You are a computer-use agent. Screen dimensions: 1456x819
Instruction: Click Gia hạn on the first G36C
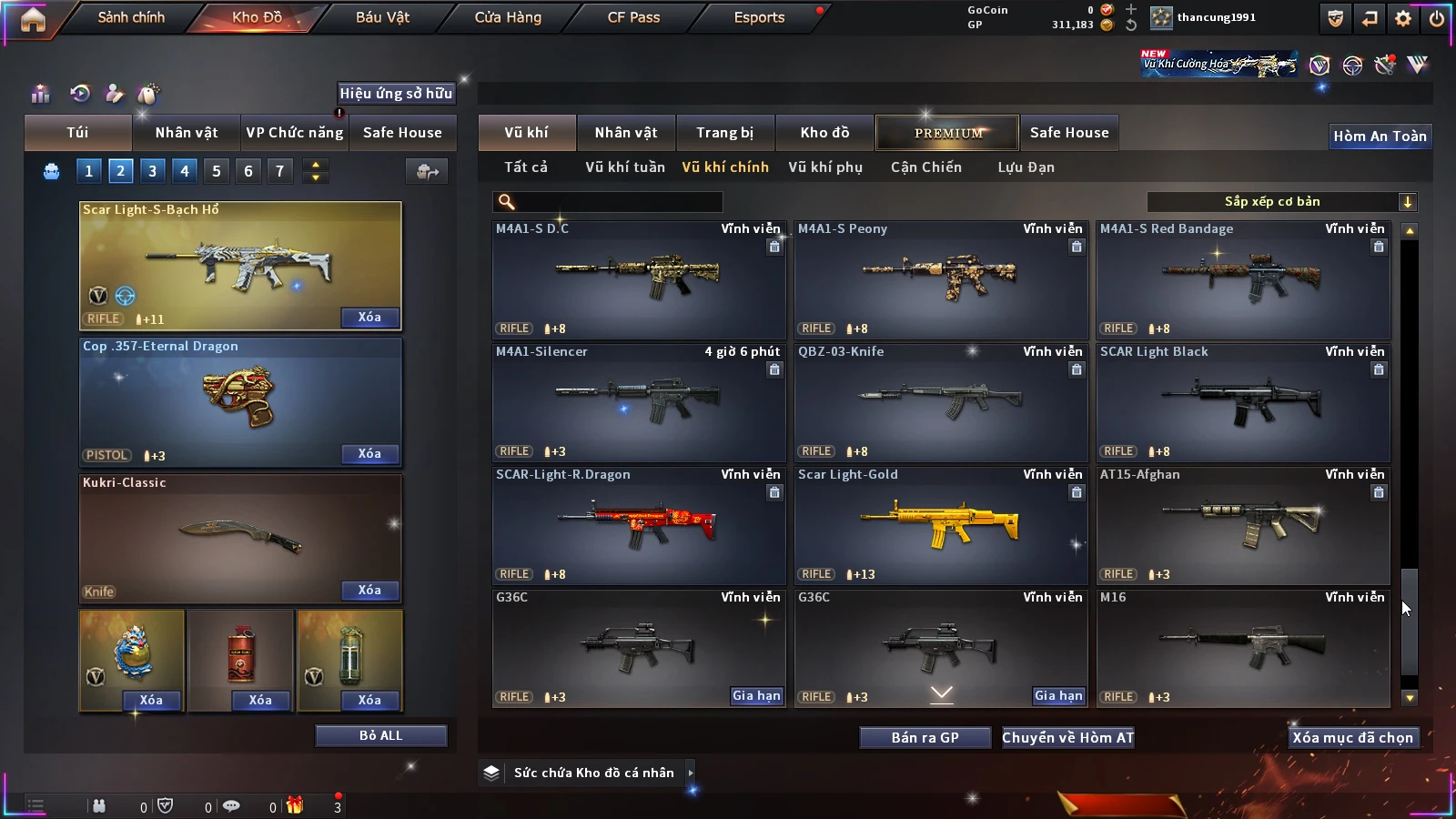pyautogui.click(x=756, y=696)
